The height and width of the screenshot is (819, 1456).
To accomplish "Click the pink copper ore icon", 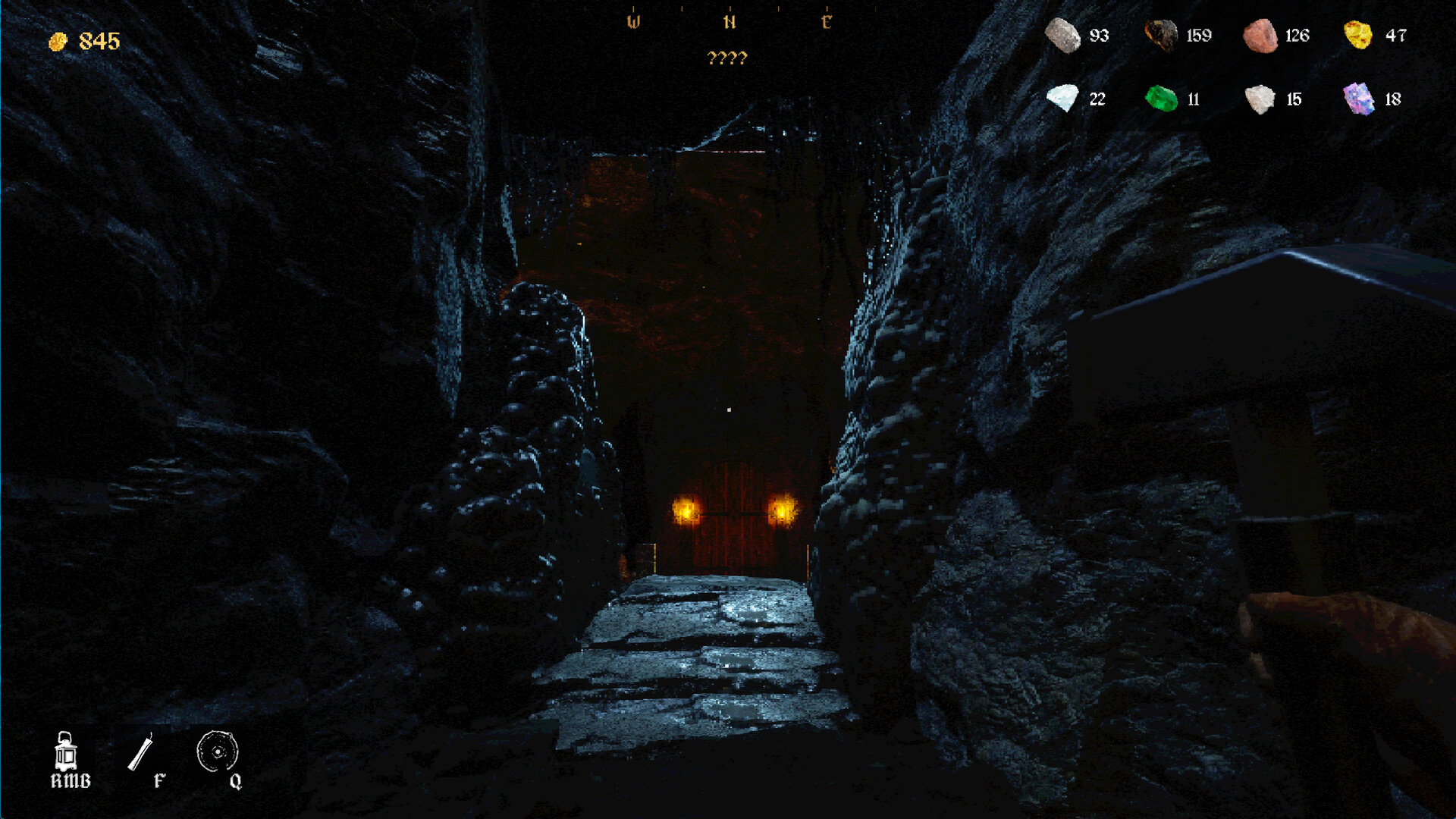I will [1260, 35].
